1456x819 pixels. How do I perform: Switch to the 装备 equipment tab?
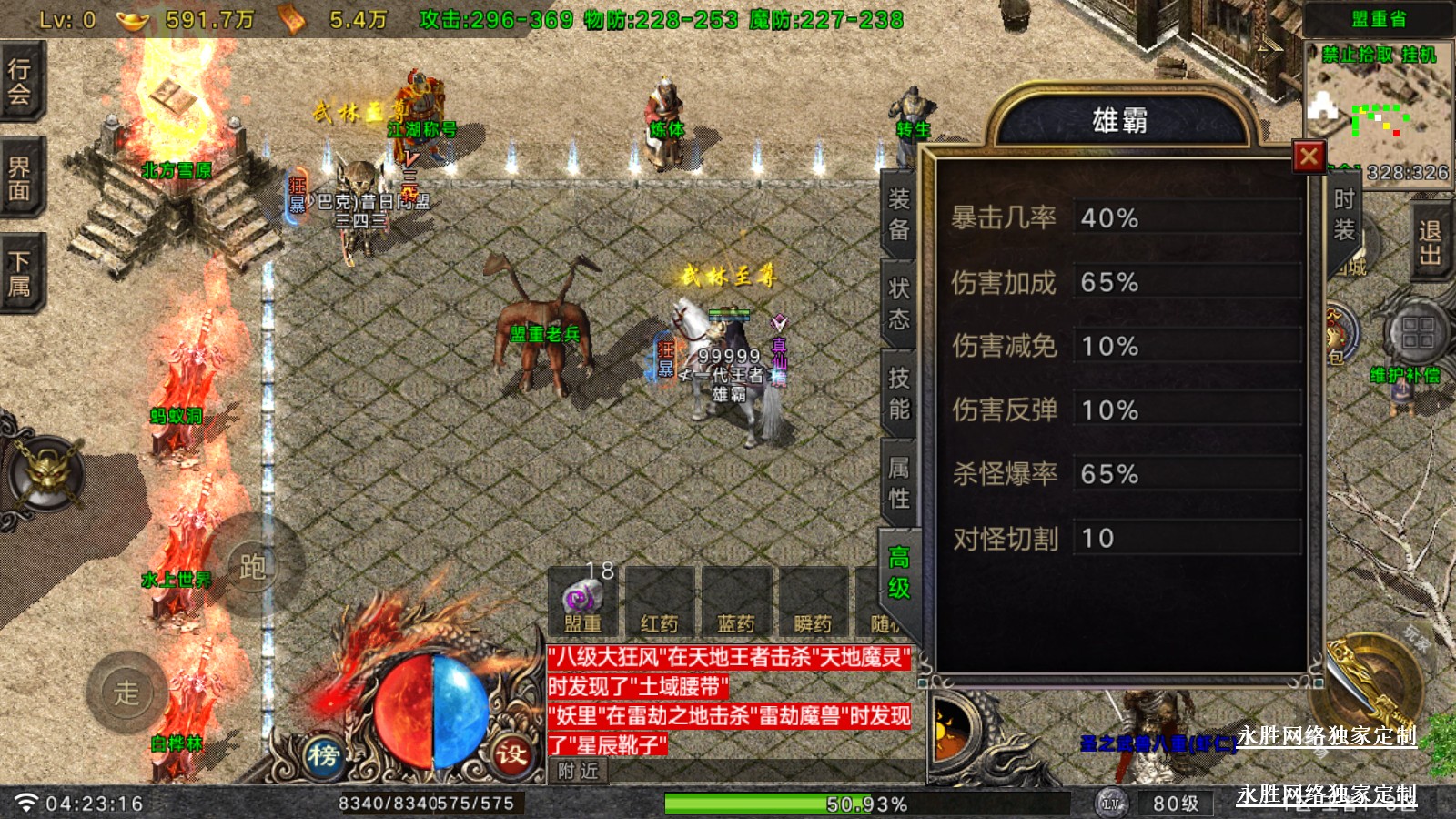[x=899, y=215]
